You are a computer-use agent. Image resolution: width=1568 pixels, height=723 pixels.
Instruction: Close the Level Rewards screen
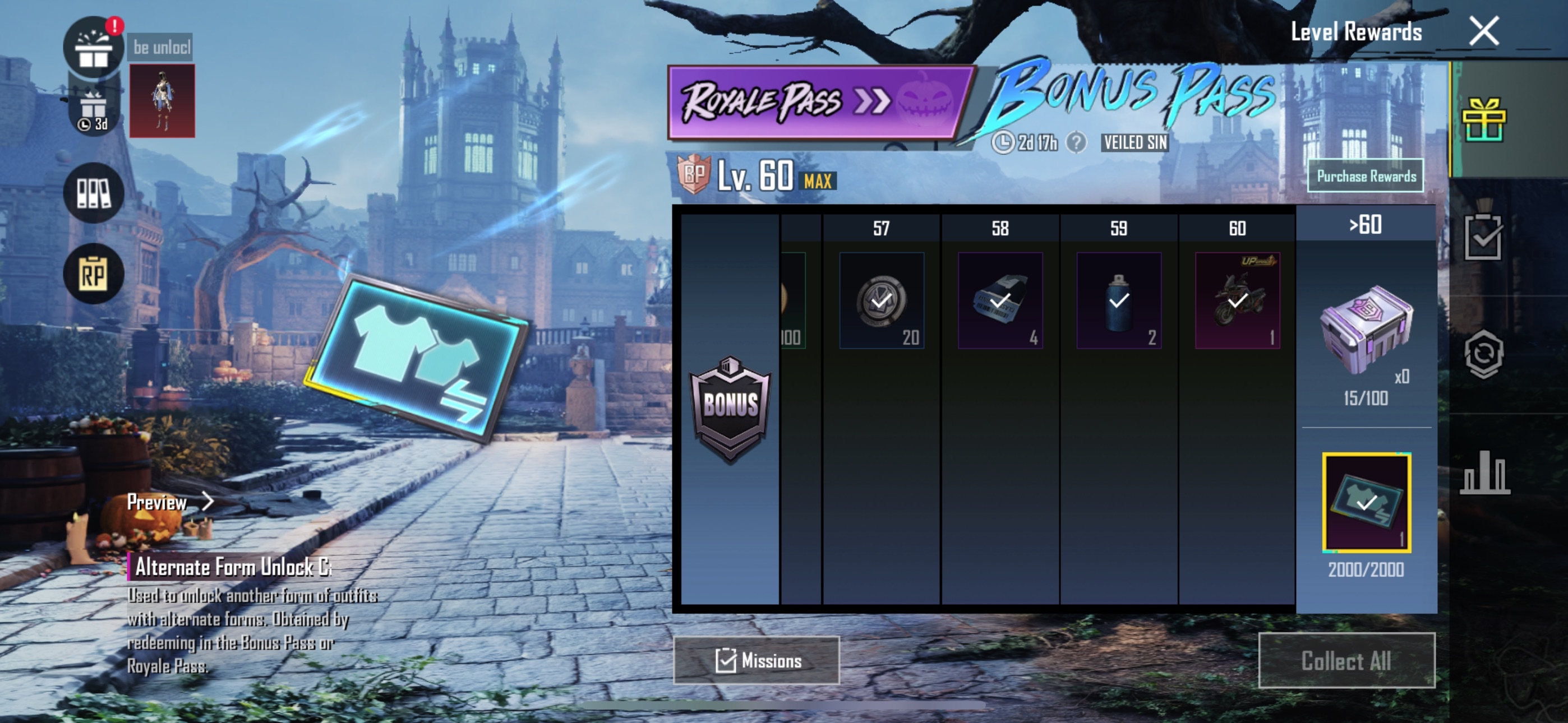click(x=1483, y=31)
